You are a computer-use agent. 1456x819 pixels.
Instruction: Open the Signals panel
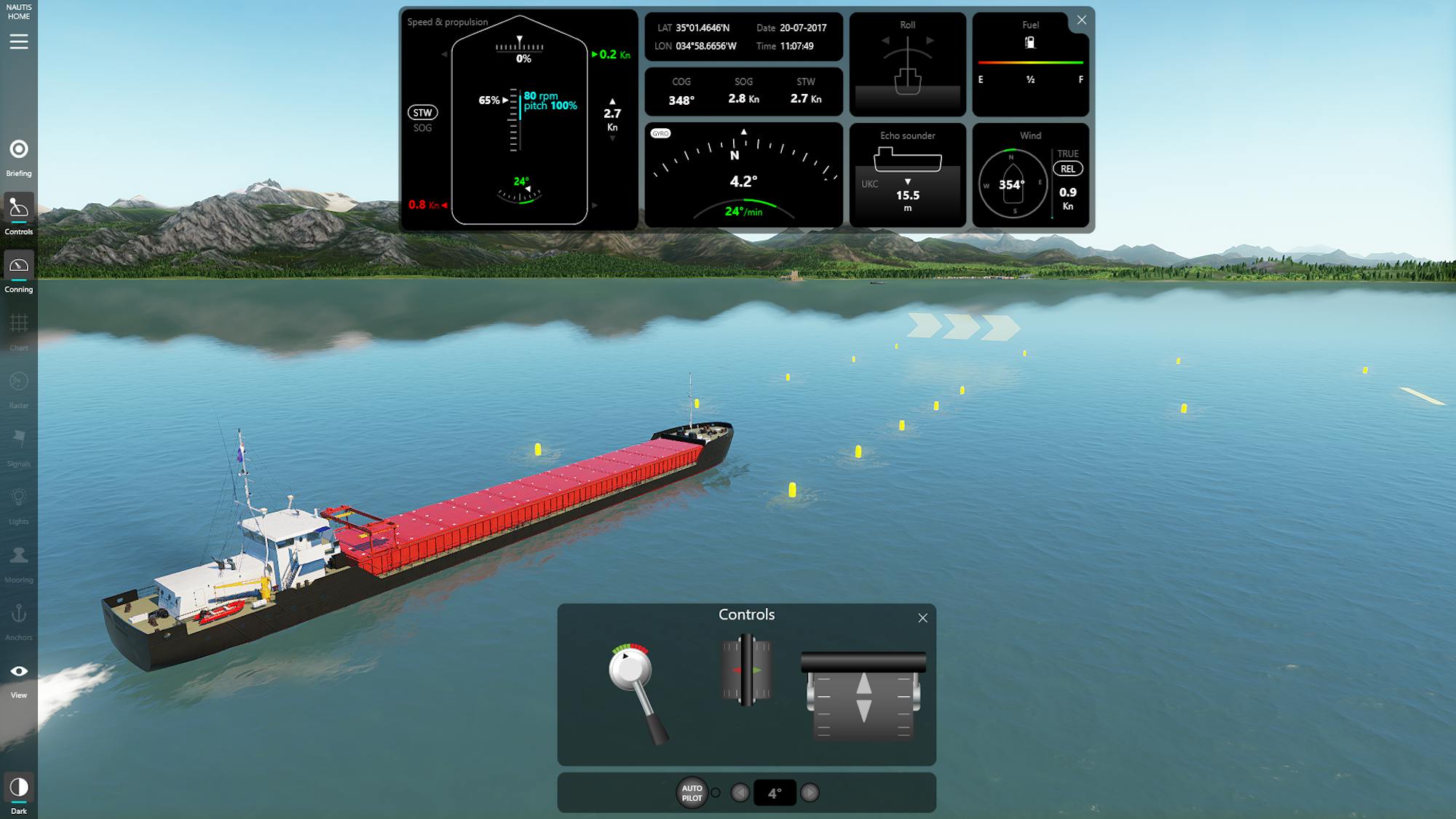tap(19, 446)
